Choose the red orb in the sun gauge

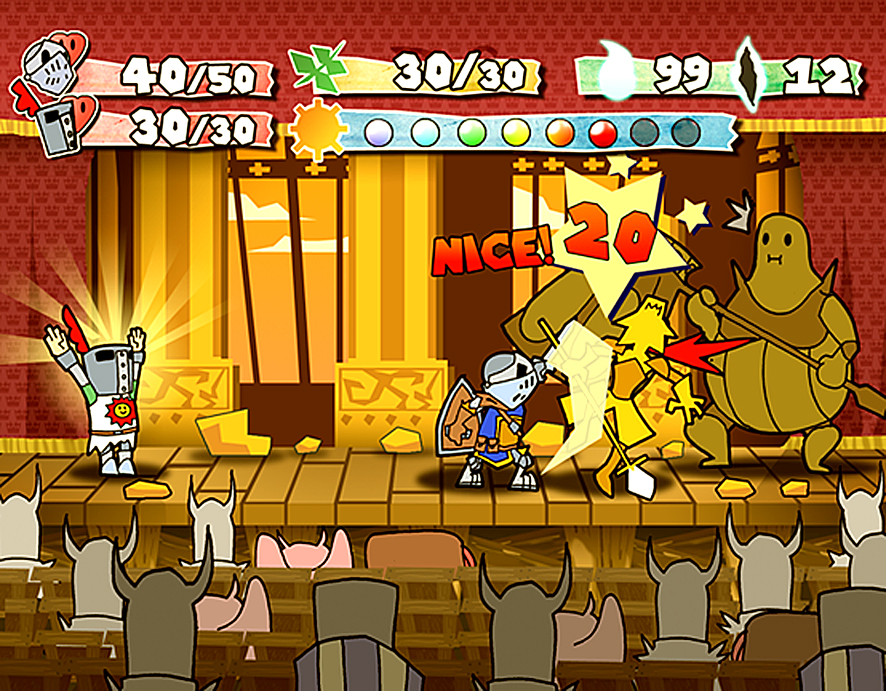click(x=603, y=131)
